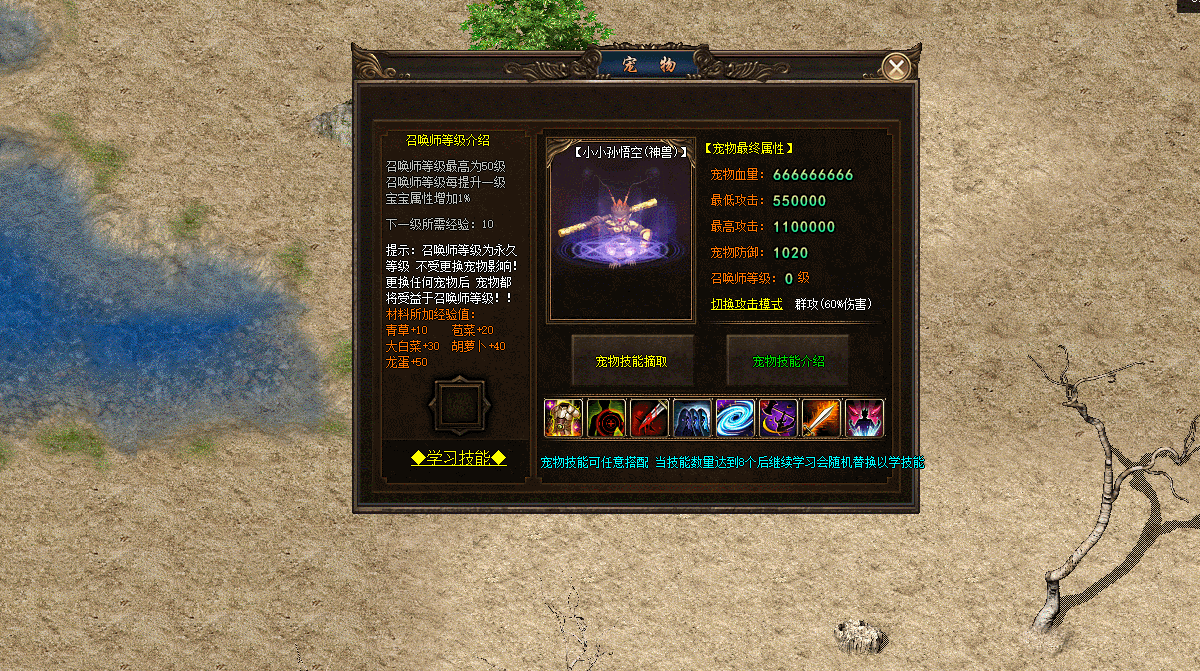The height and width of the screenshot is (671, 1200).
Task: Choose the purple axe skill icon
Action: 778,418
